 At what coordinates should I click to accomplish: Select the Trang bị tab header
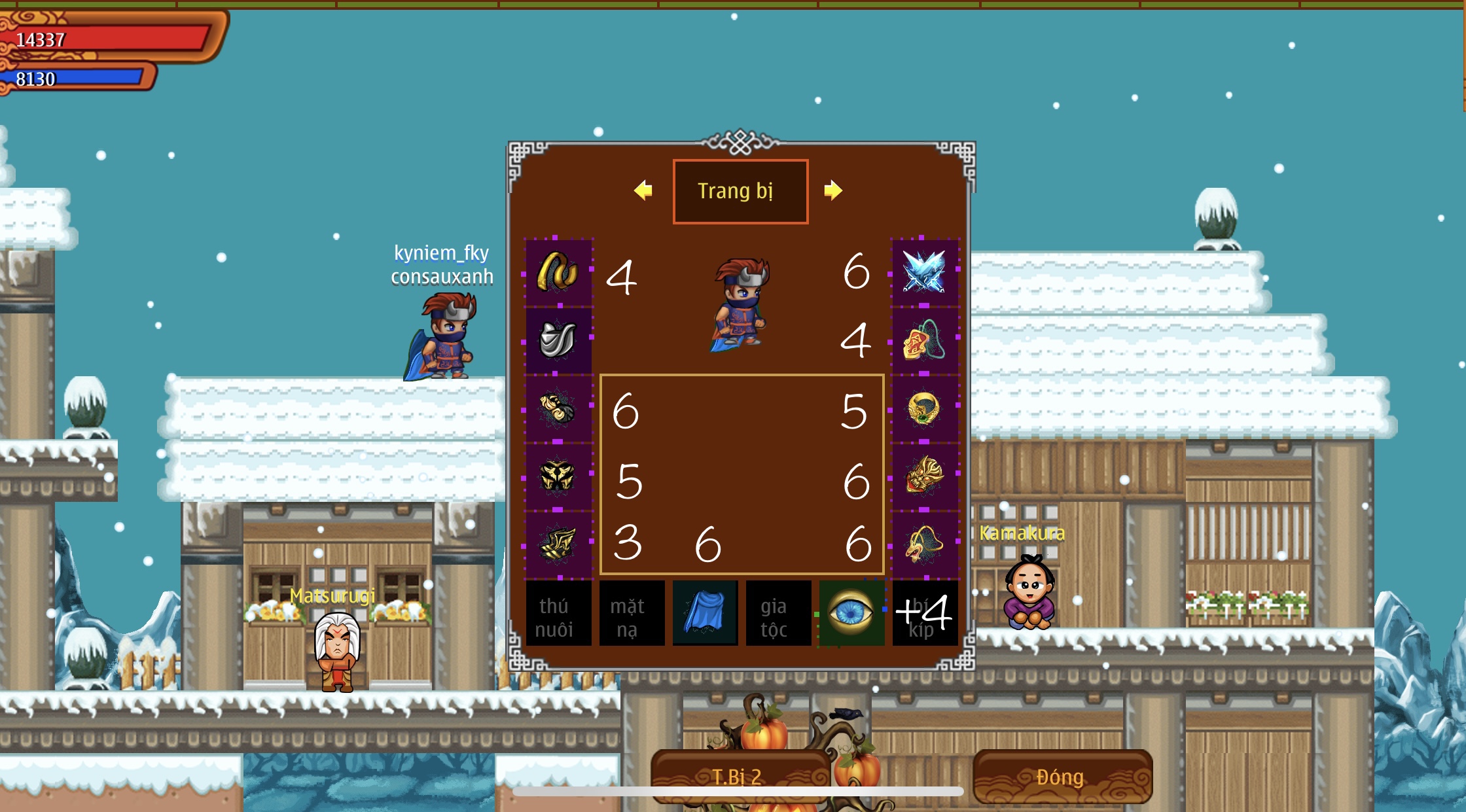740,191
